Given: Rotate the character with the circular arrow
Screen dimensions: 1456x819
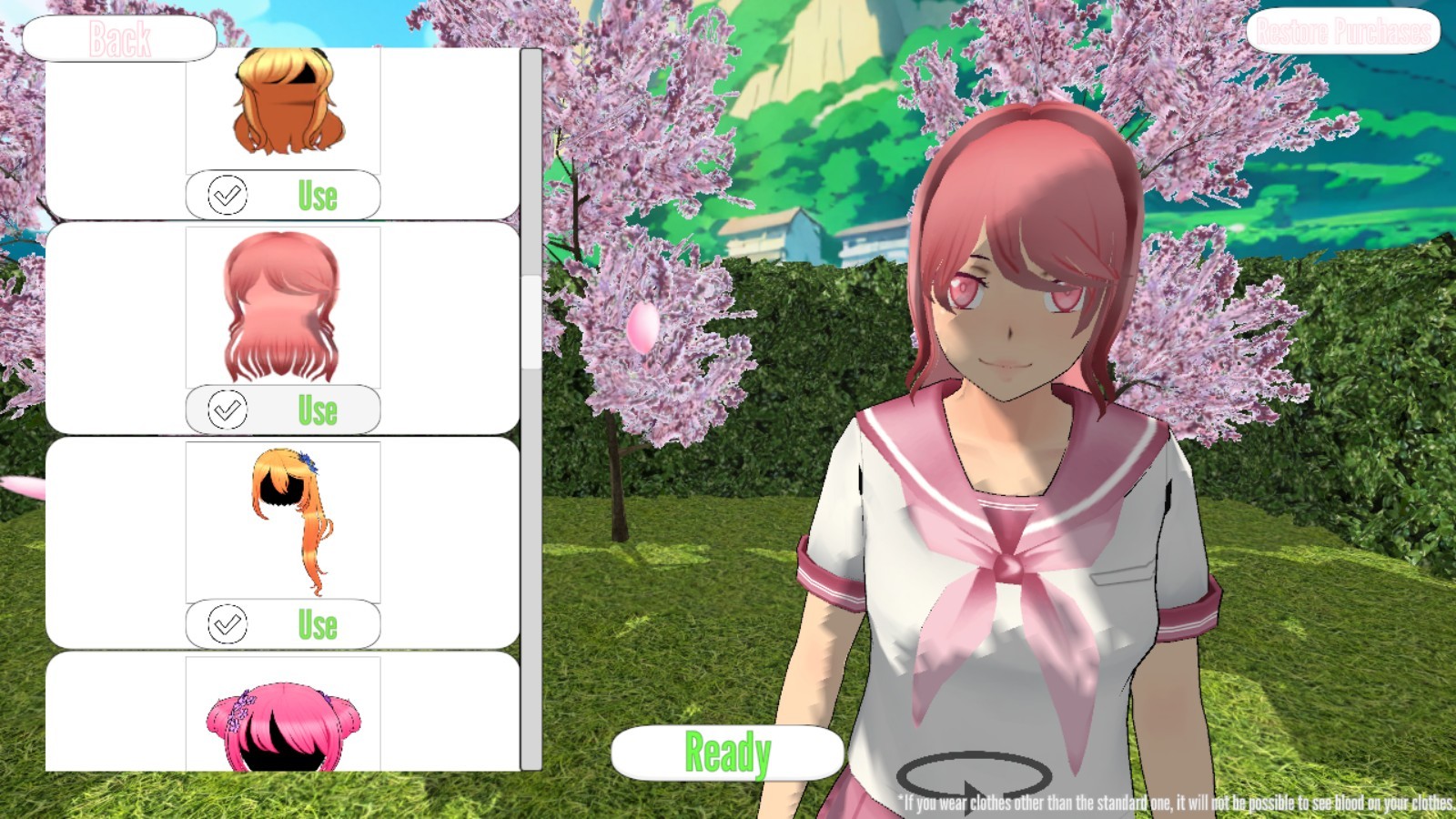Looking at the screenshot, I should coord(974,776).
